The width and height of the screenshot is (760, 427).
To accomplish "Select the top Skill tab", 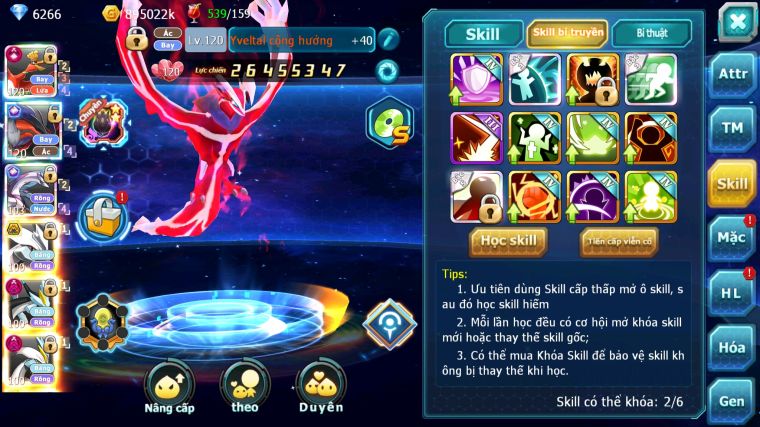I will coord(483,34).
